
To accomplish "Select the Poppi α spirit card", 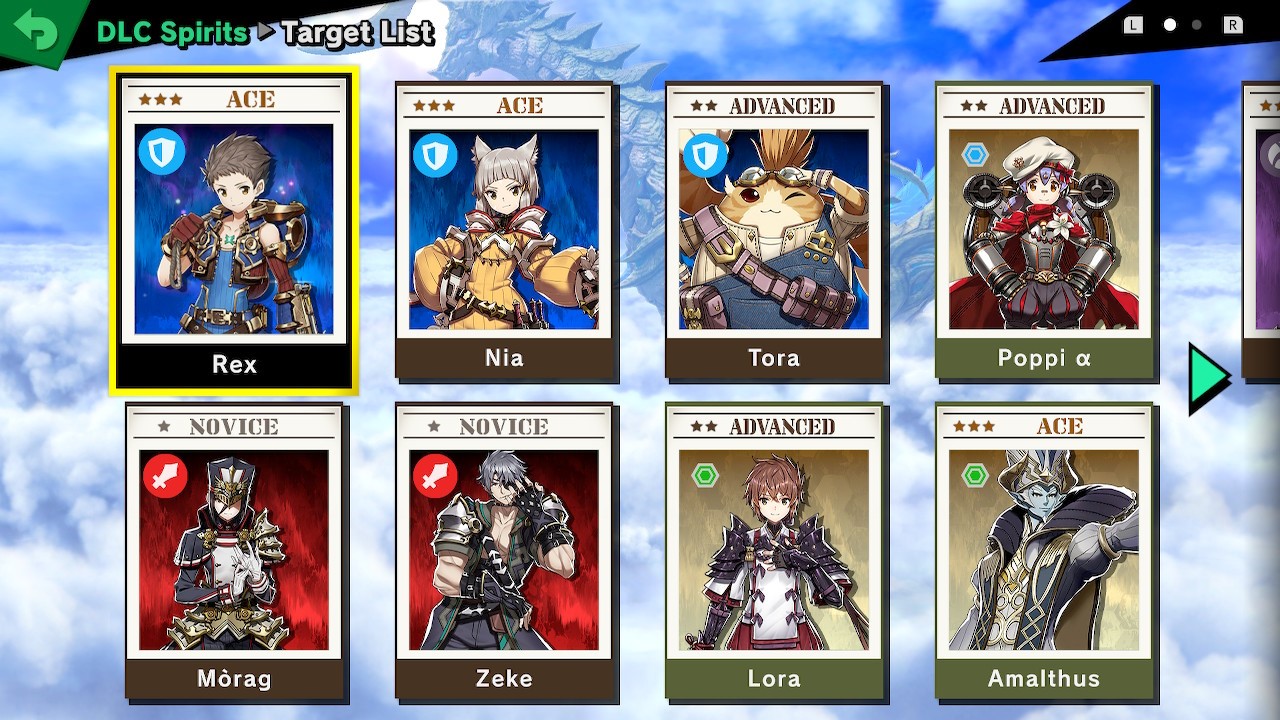I will click(x=1044, y=230).
